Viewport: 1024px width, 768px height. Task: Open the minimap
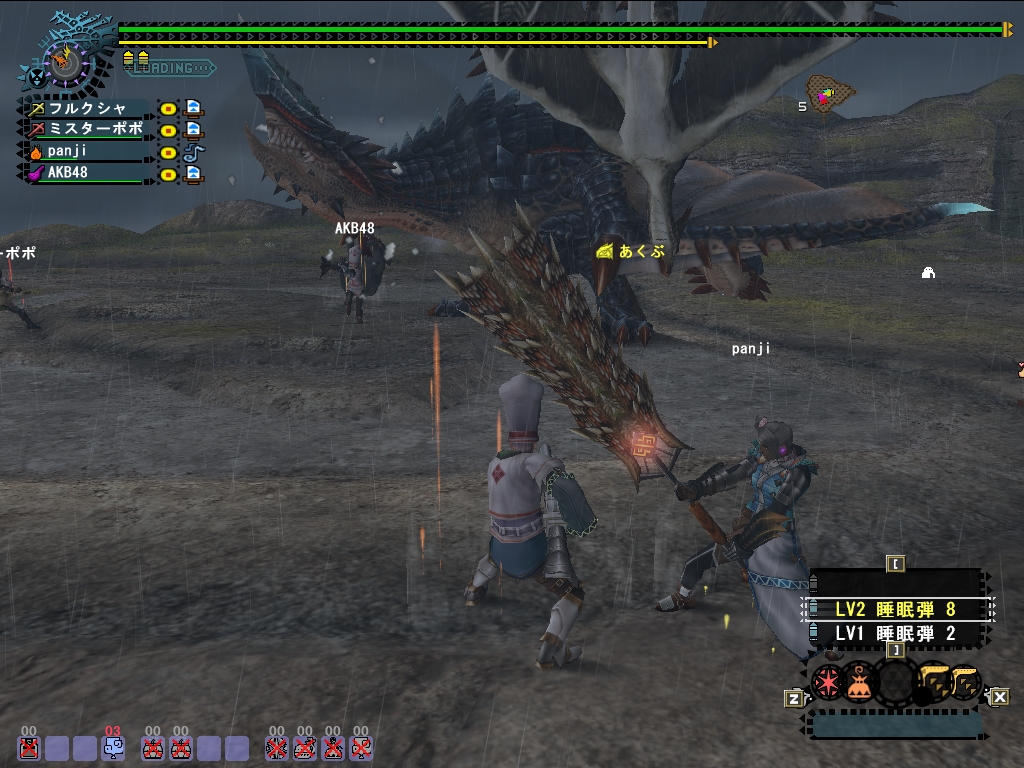[x=830, y=94]
